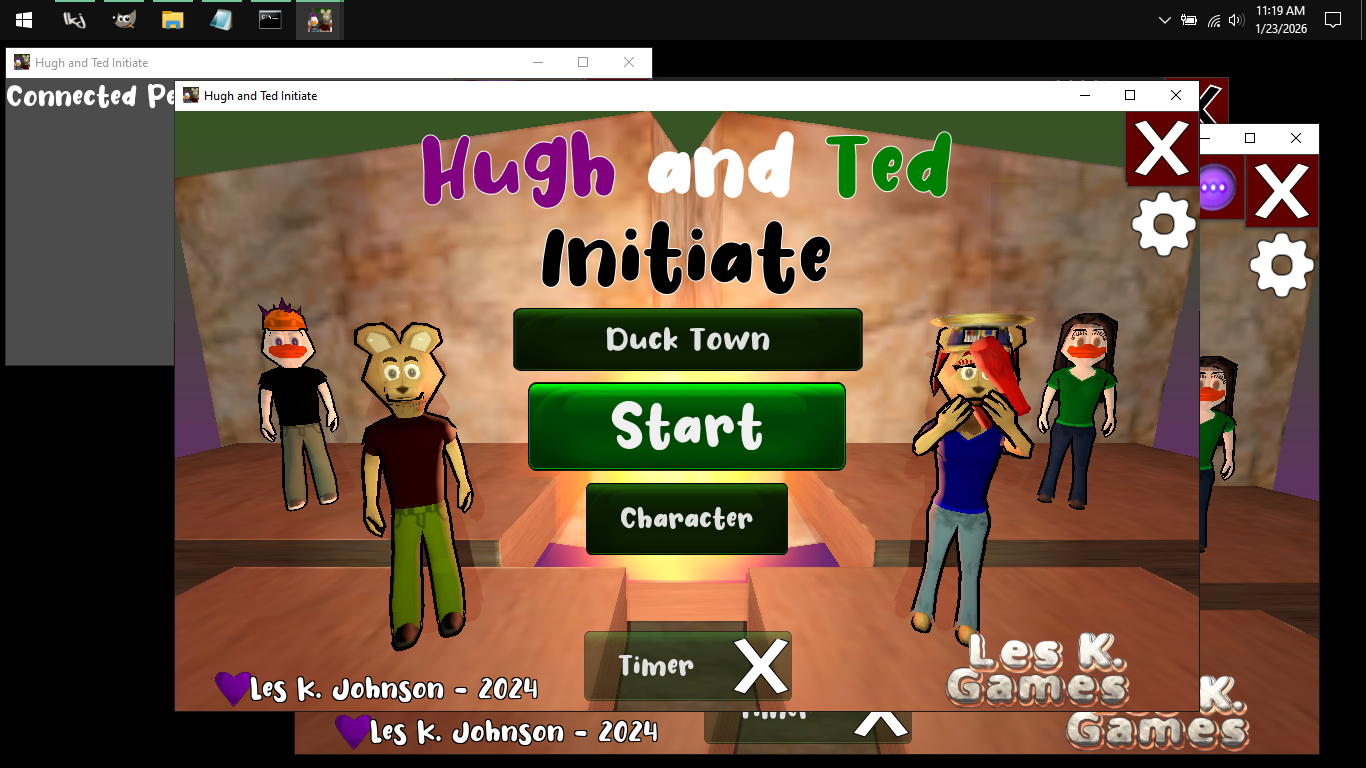Open the Character selection menu

tap(687, 519)
